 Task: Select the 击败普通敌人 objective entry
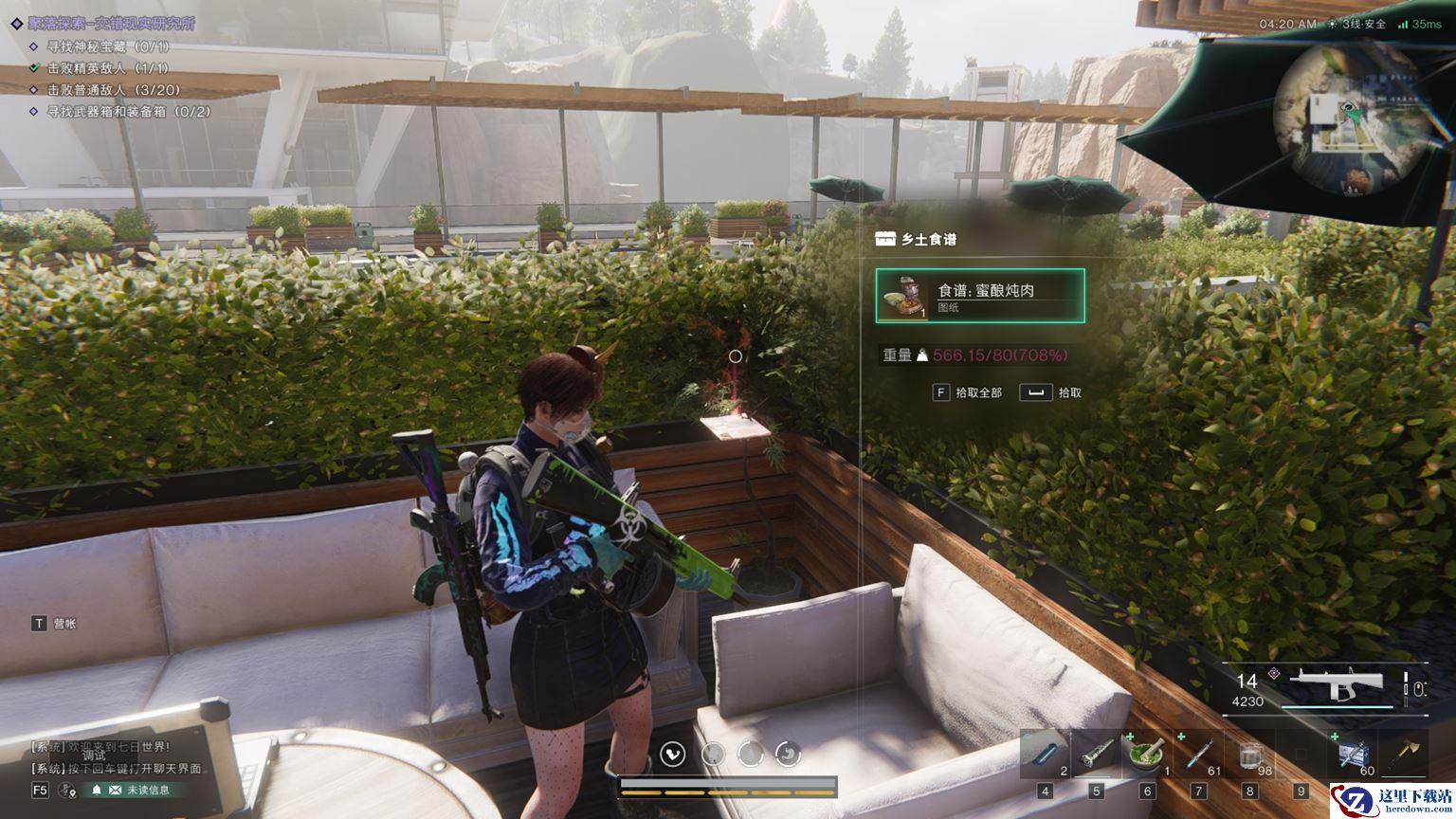click(112, 90)
